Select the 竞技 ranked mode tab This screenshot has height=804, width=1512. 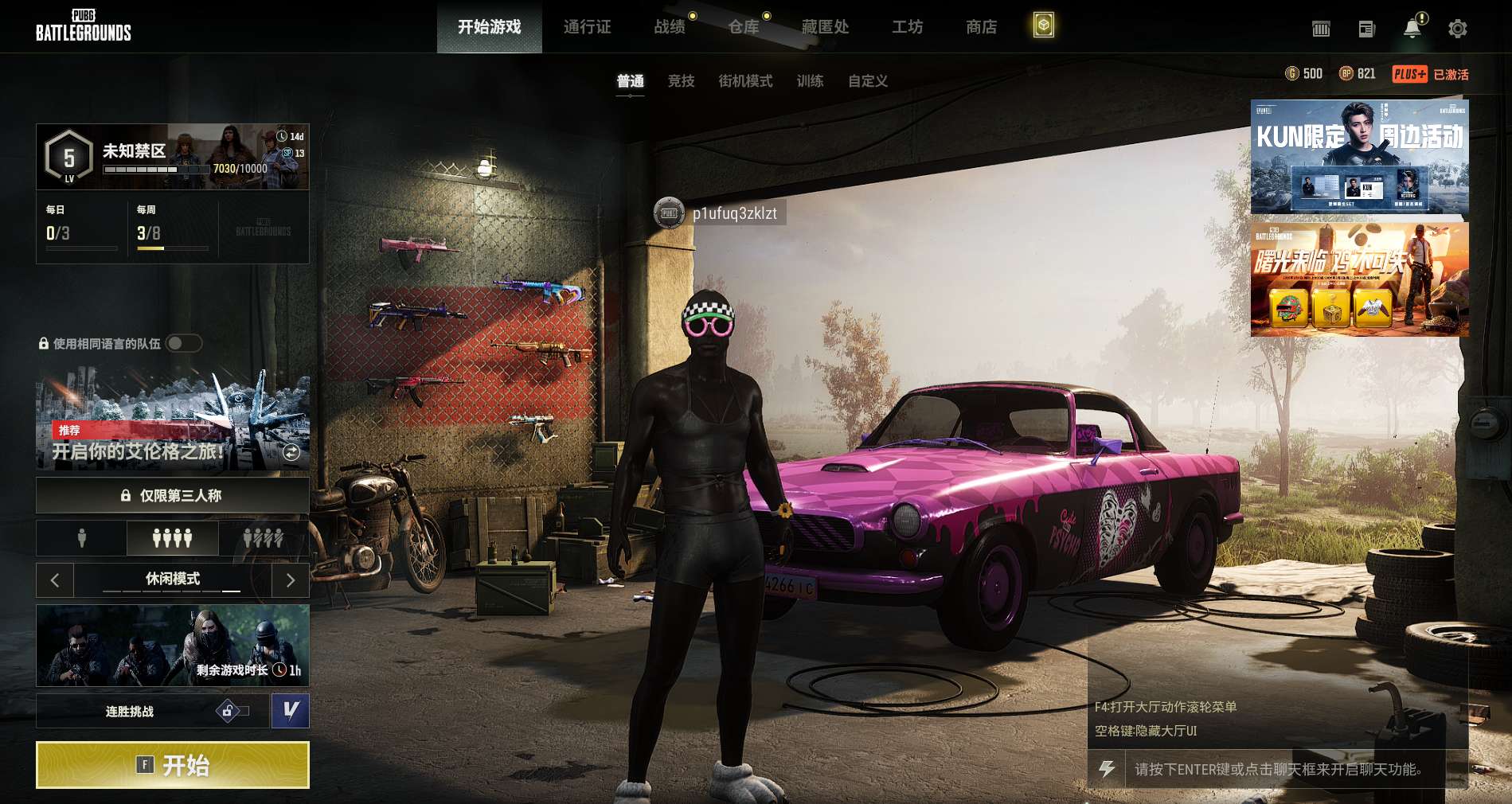point(681,80)
